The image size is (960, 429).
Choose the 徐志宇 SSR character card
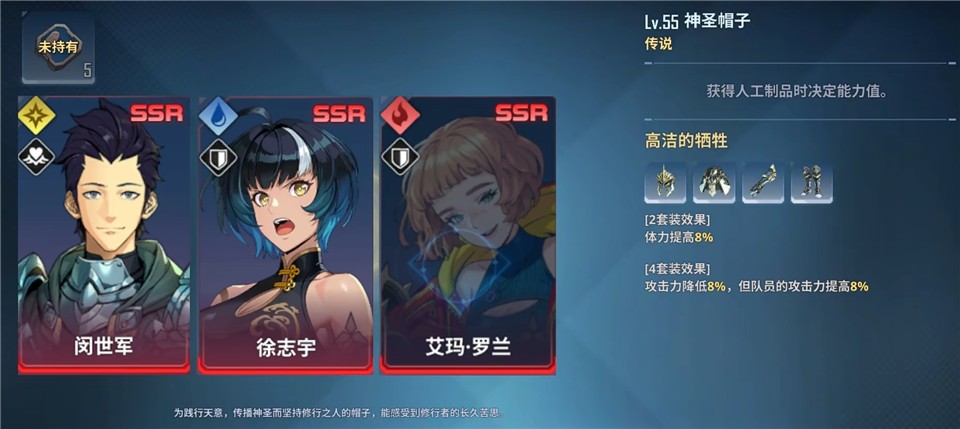tap(285, 235)
